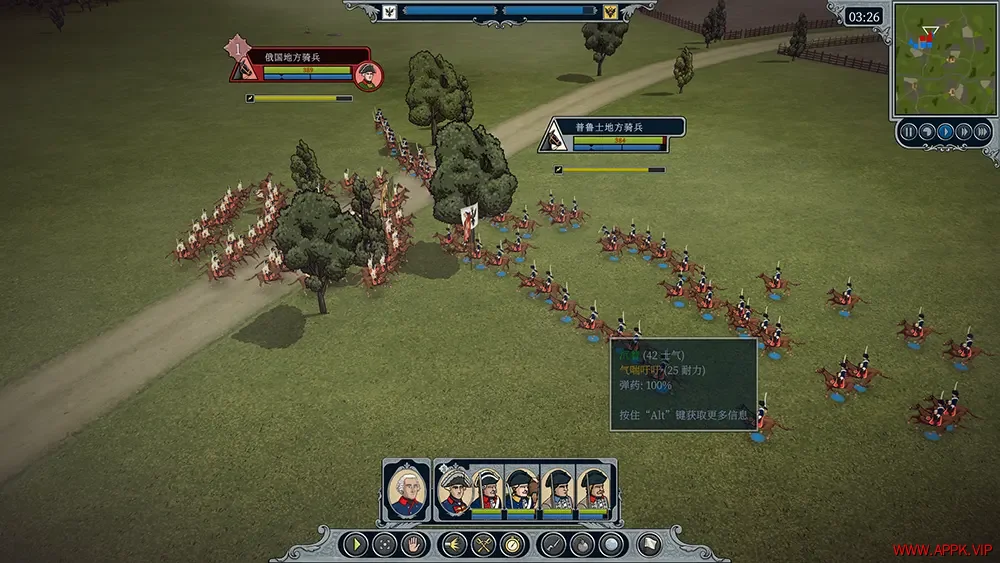Pause the battle
The image size is (1000, 563).
click(x=908, y=131)
